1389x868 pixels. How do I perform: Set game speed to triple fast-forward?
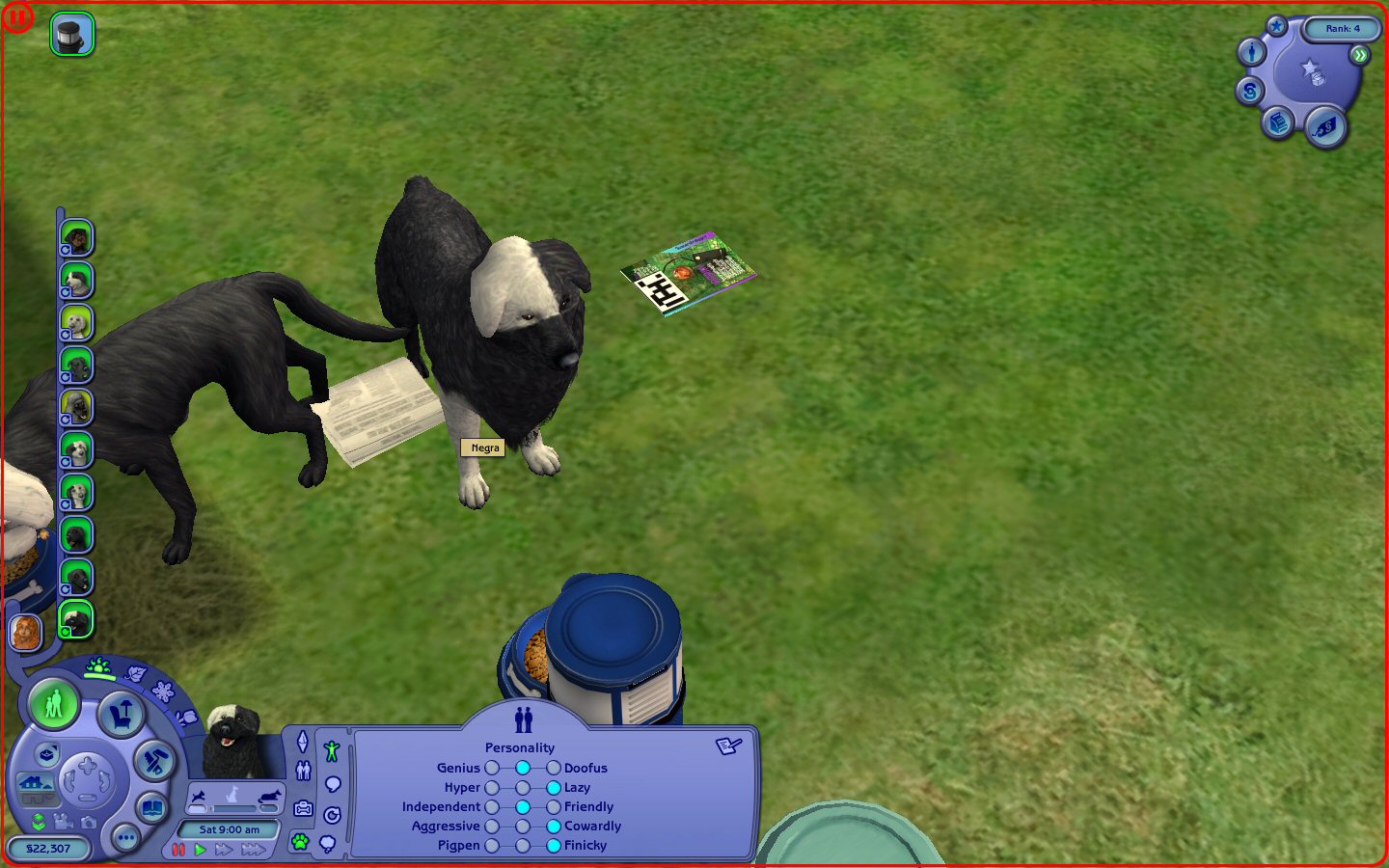coord(254,850)
